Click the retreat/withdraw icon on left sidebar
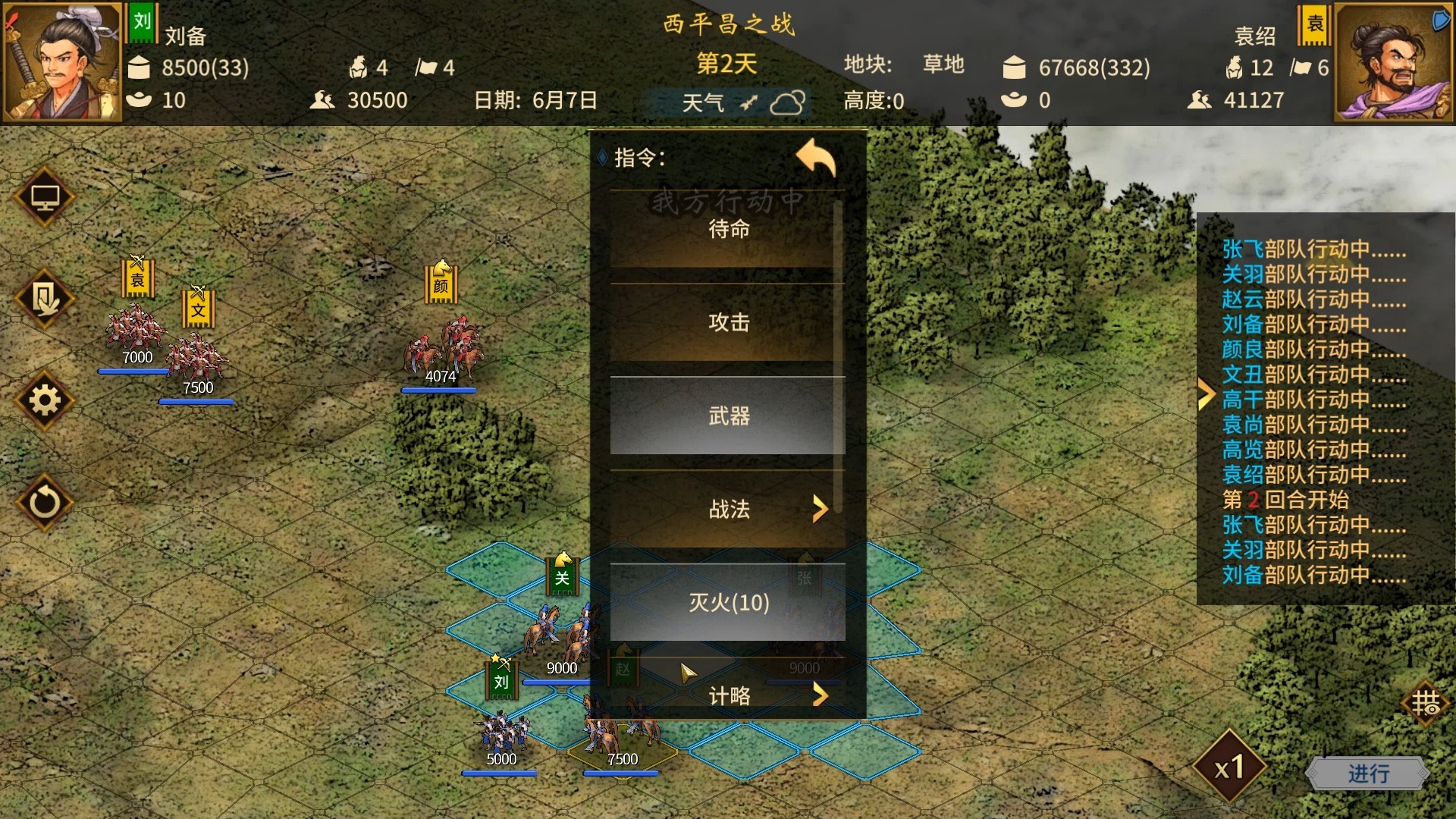The width and height of the screenshot is (1456, 819). [x=44, y=300]
